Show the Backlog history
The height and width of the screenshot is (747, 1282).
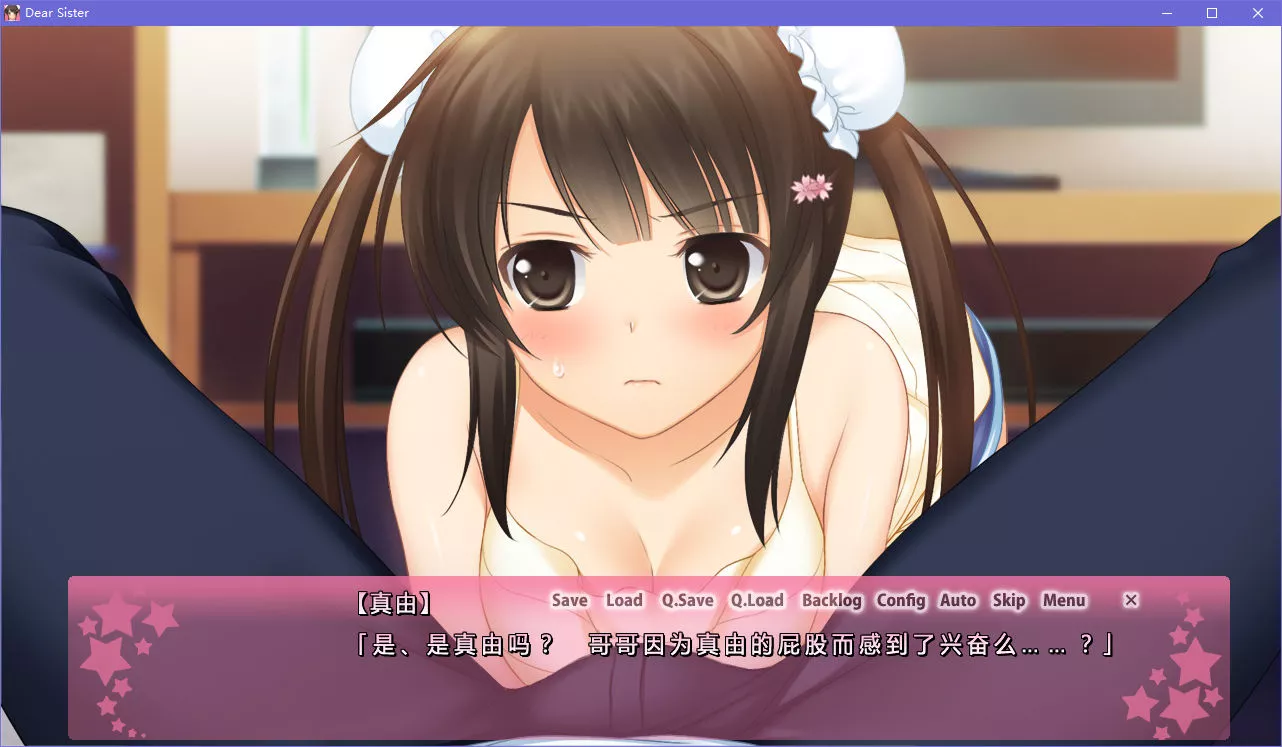pyautogui.click(x=831, y=600)
